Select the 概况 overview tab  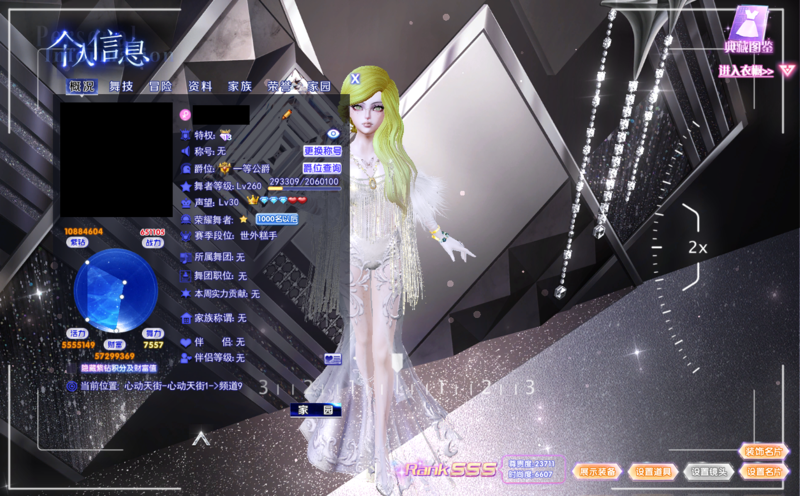tap(81, 87)
